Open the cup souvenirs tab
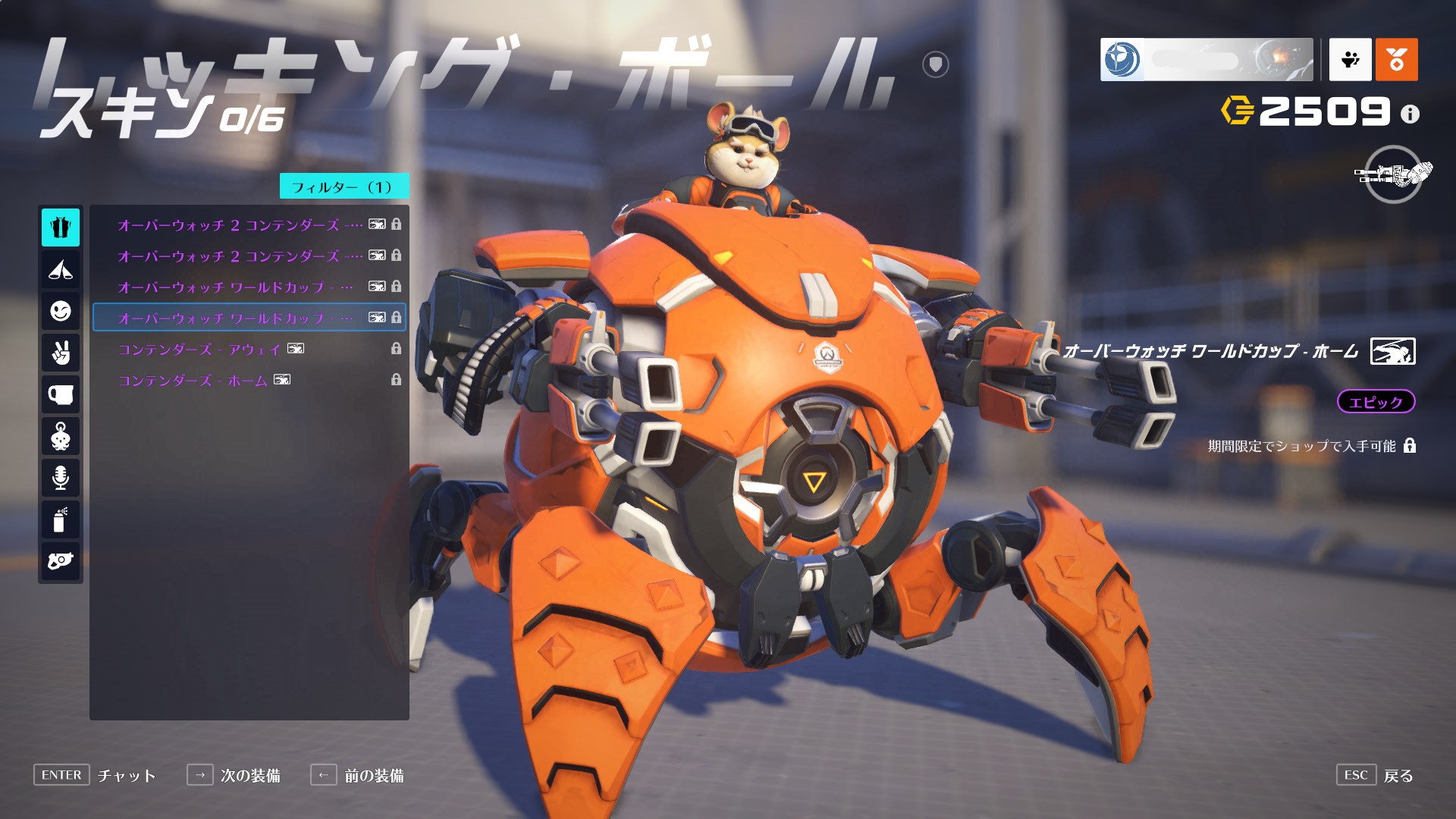Viewport: 1456px width, 819px height. [x=61, y=395]
